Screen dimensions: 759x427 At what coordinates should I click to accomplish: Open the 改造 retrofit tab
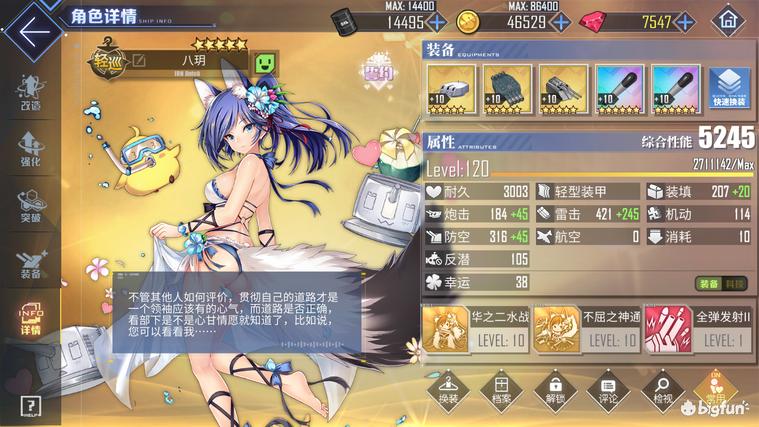(30, 92)
